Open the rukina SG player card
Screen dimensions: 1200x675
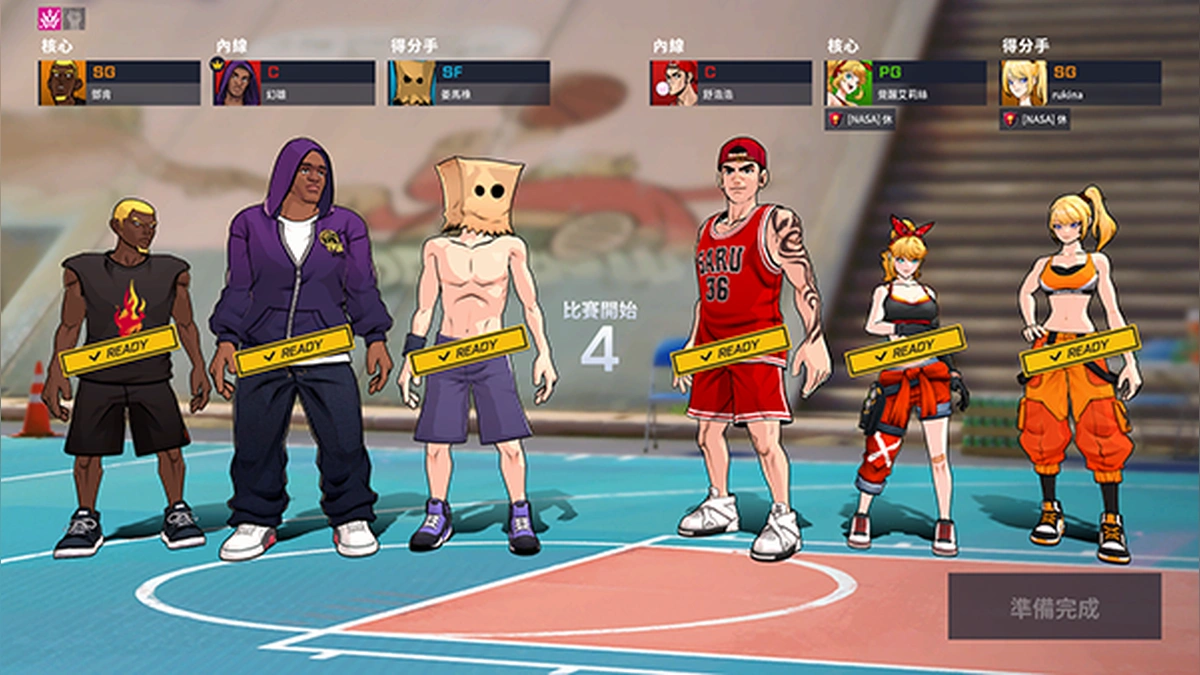(1080, 83)
